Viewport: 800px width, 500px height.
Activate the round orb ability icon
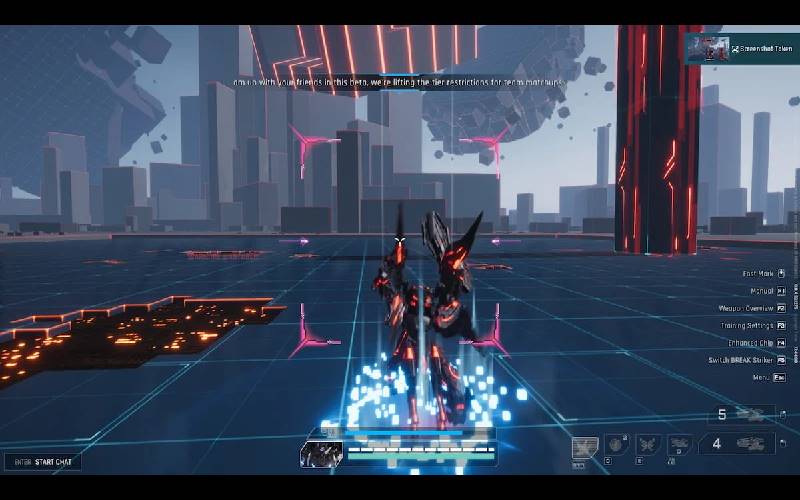617,445
